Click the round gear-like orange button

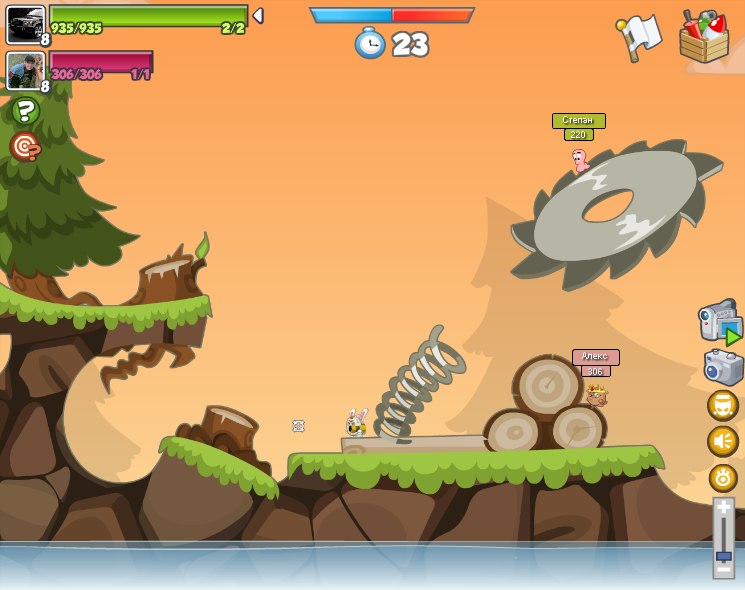[x=723, y=478]
